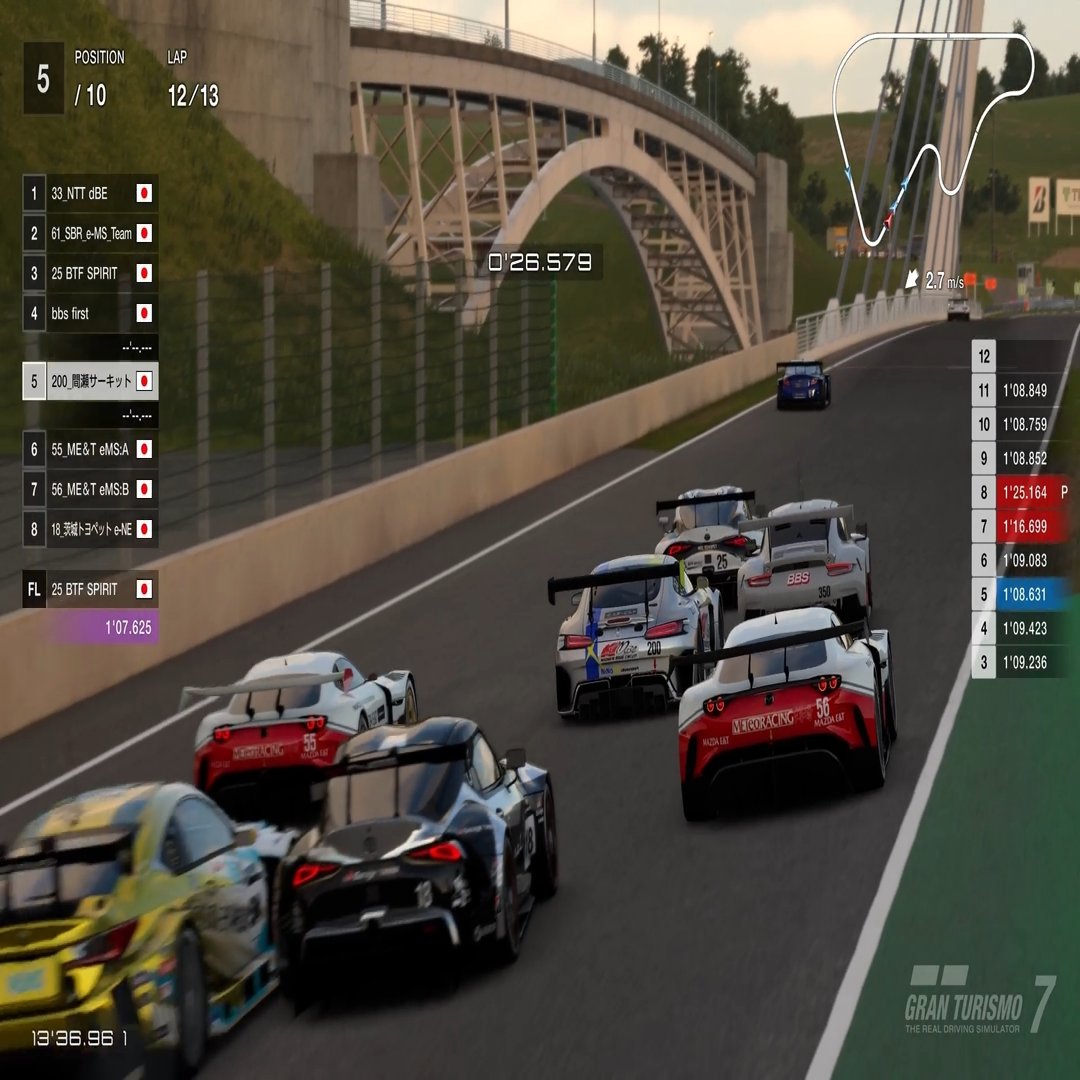This screenshot has height=1080, width=1080.
Task: Select the 55_ME&T eMS:A leaderboard entry
Action: coord(90,449)
